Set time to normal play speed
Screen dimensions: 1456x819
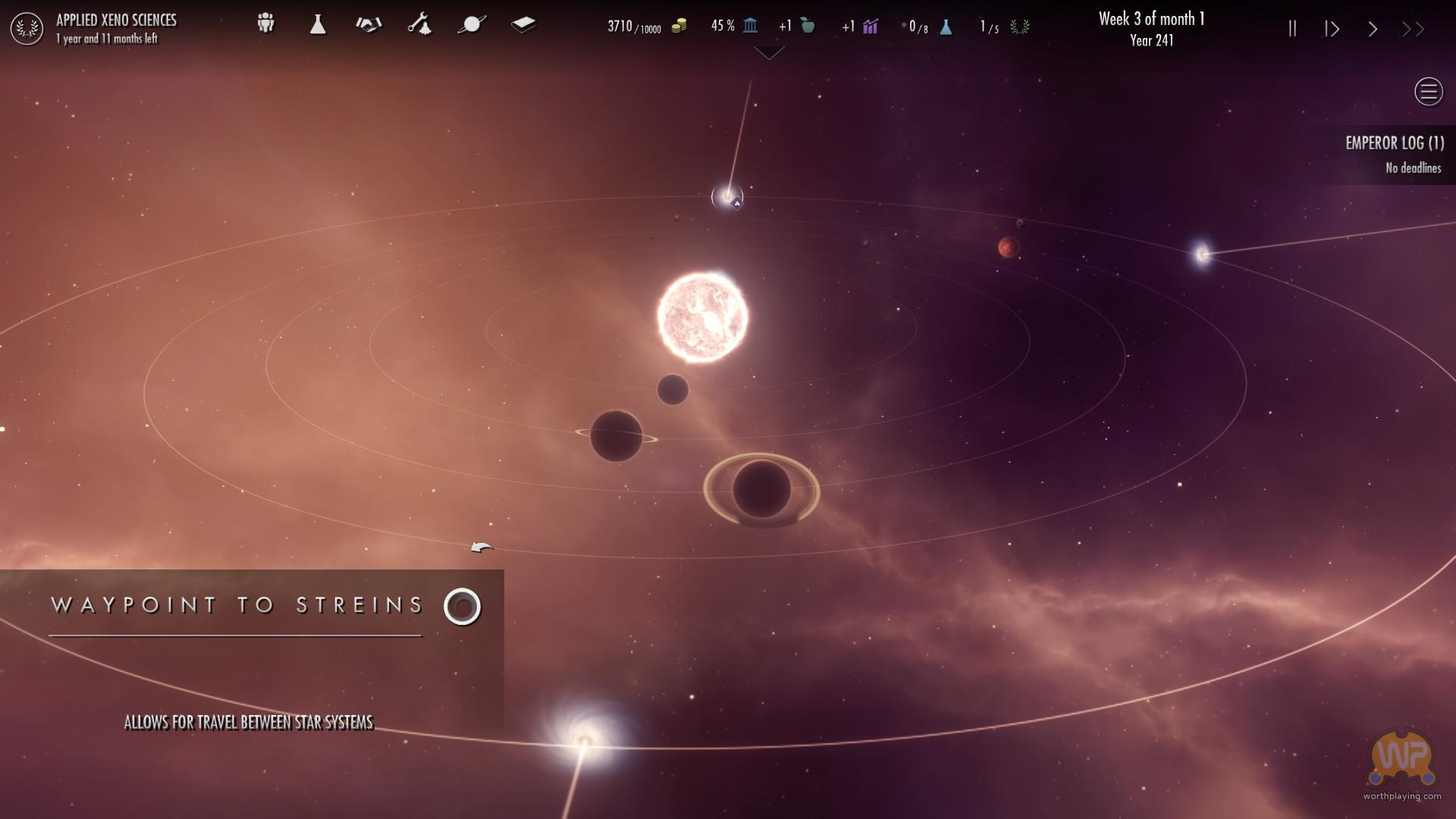click(x=1373, y=29)
